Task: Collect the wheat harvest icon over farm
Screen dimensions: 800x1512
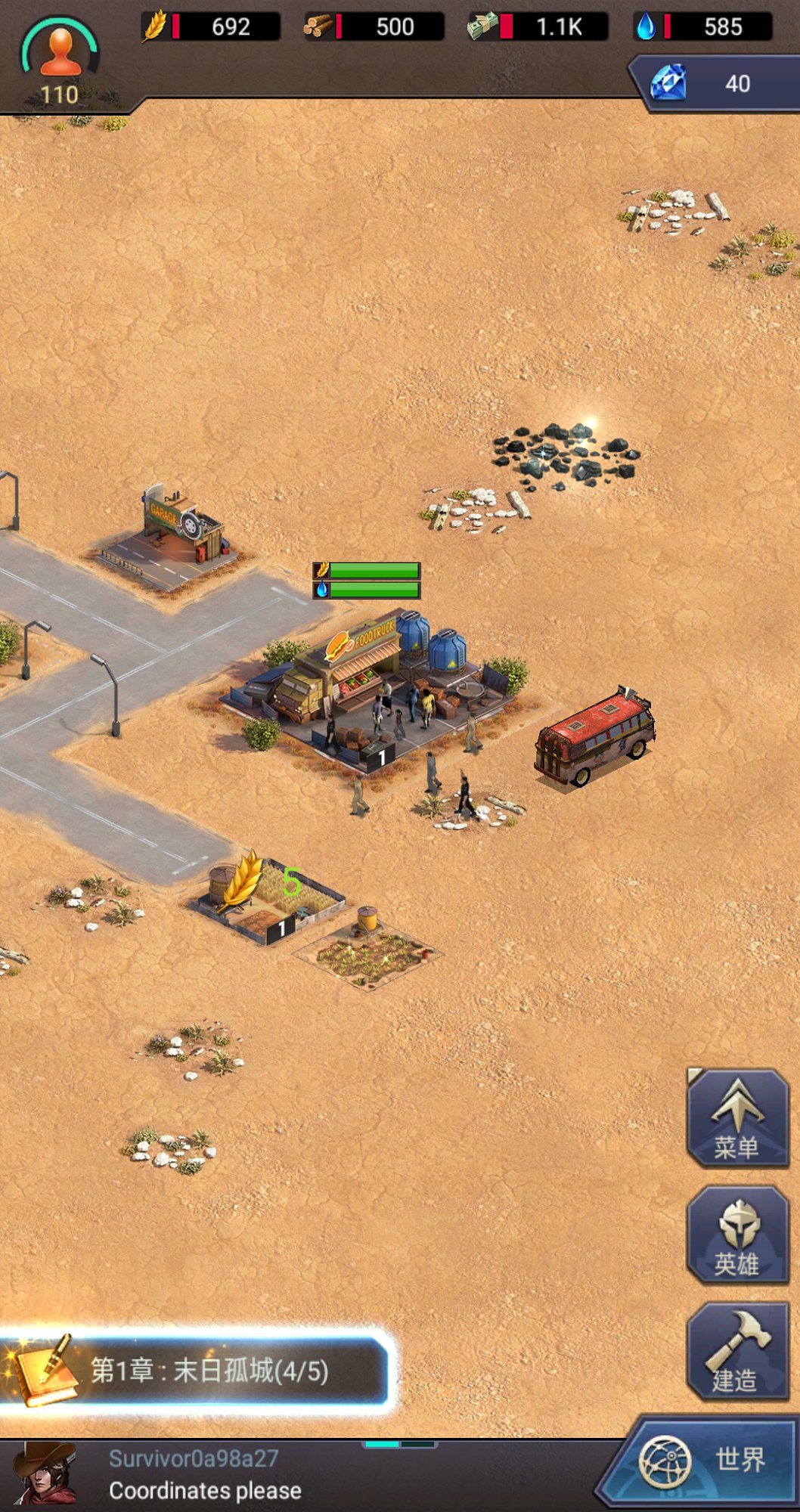Action: pos(242,881)
